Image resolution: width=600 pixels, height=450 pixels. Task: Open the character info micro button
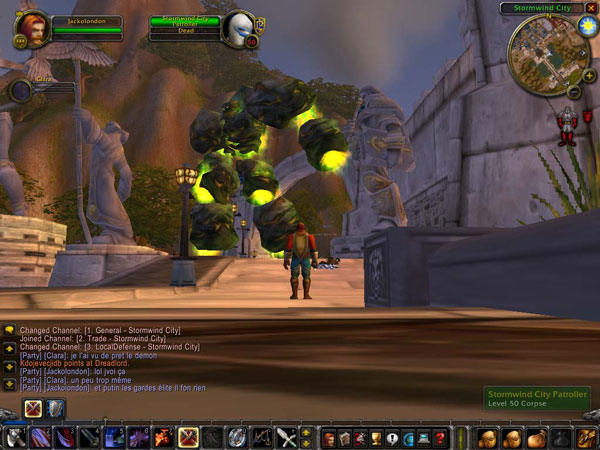[x=327, y=438]
